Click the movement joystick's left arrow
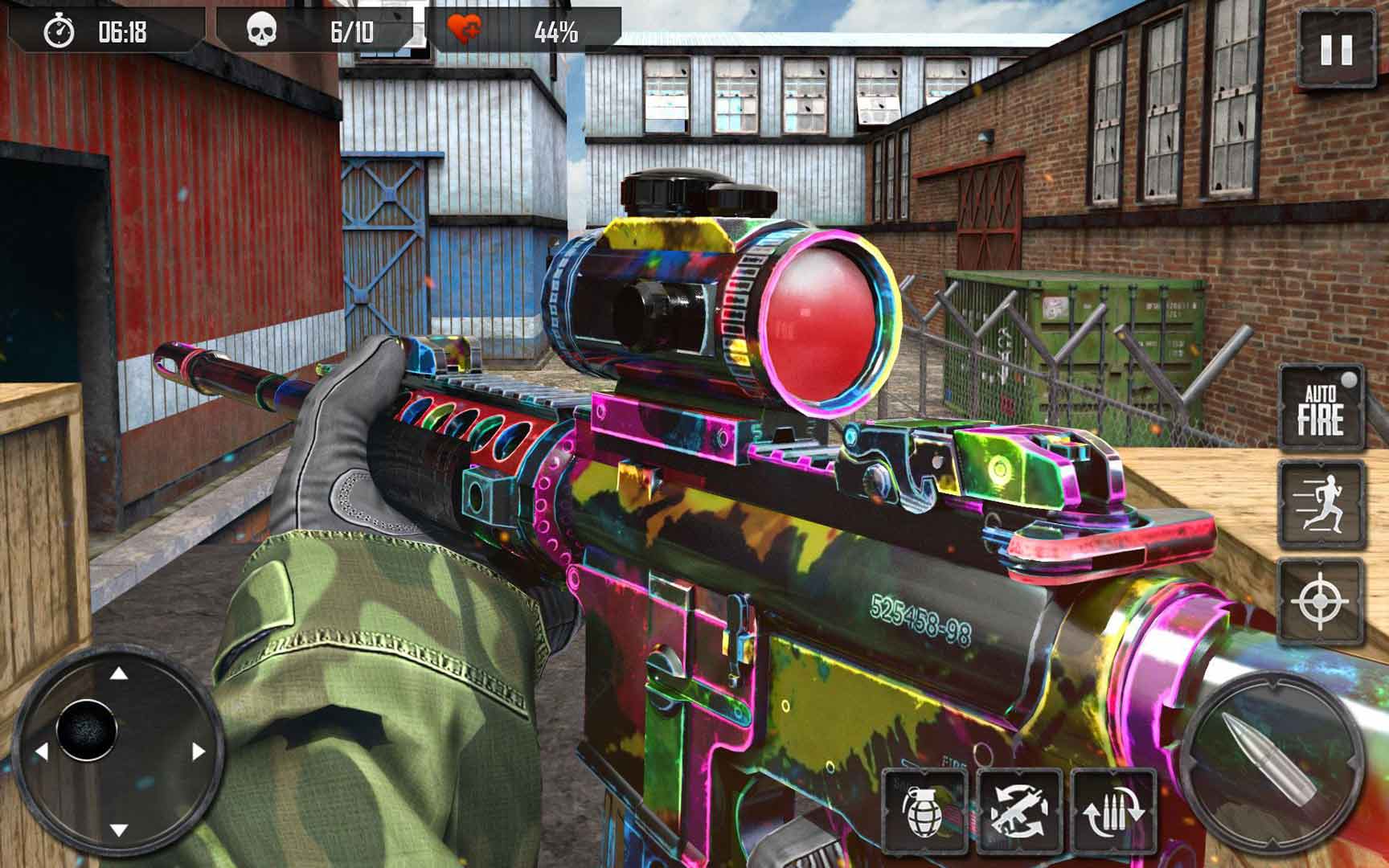 (40, 751)
